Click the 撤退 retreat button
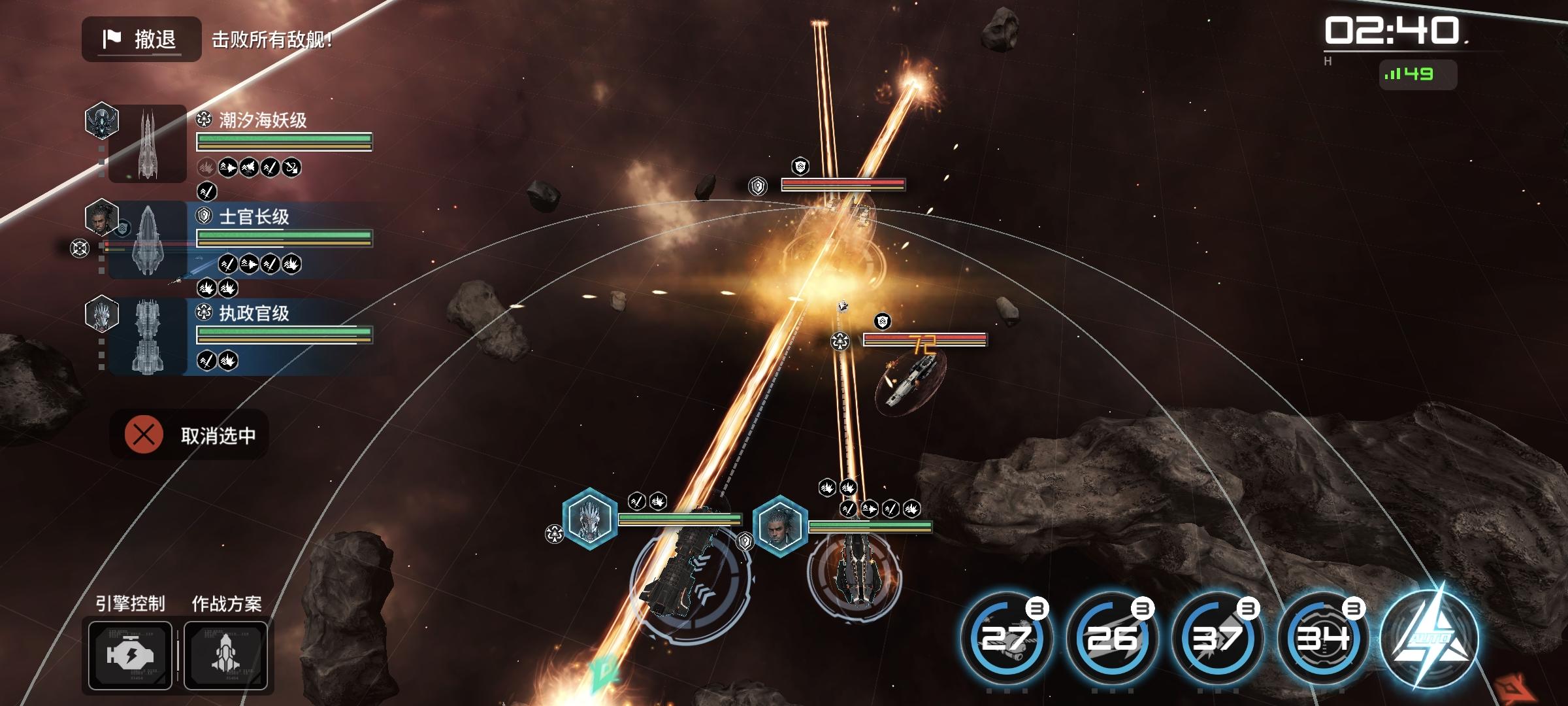Image resolution: width=1568 pixels, height=706 pixels. (x=141, y=39)
